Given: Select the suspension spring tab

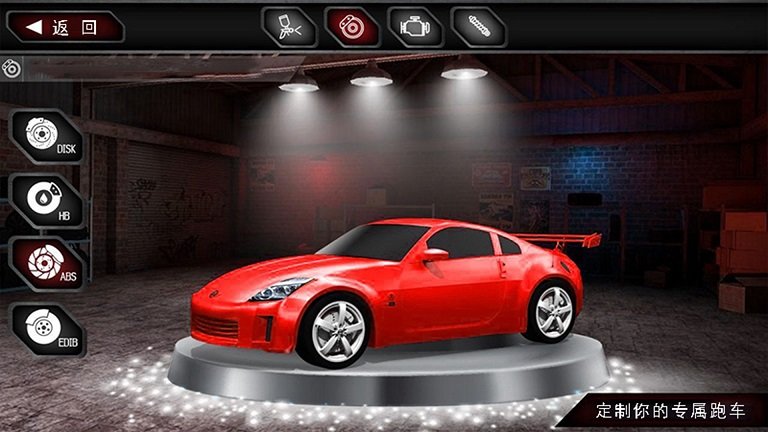Looking at the screenshot, I should tap(478, 27).
